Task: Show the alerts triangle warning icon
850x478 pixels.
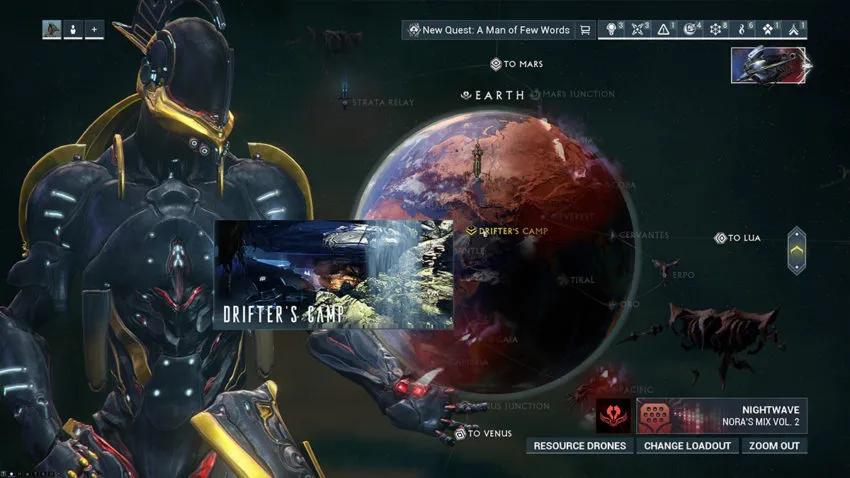Action: click(664, 30)
